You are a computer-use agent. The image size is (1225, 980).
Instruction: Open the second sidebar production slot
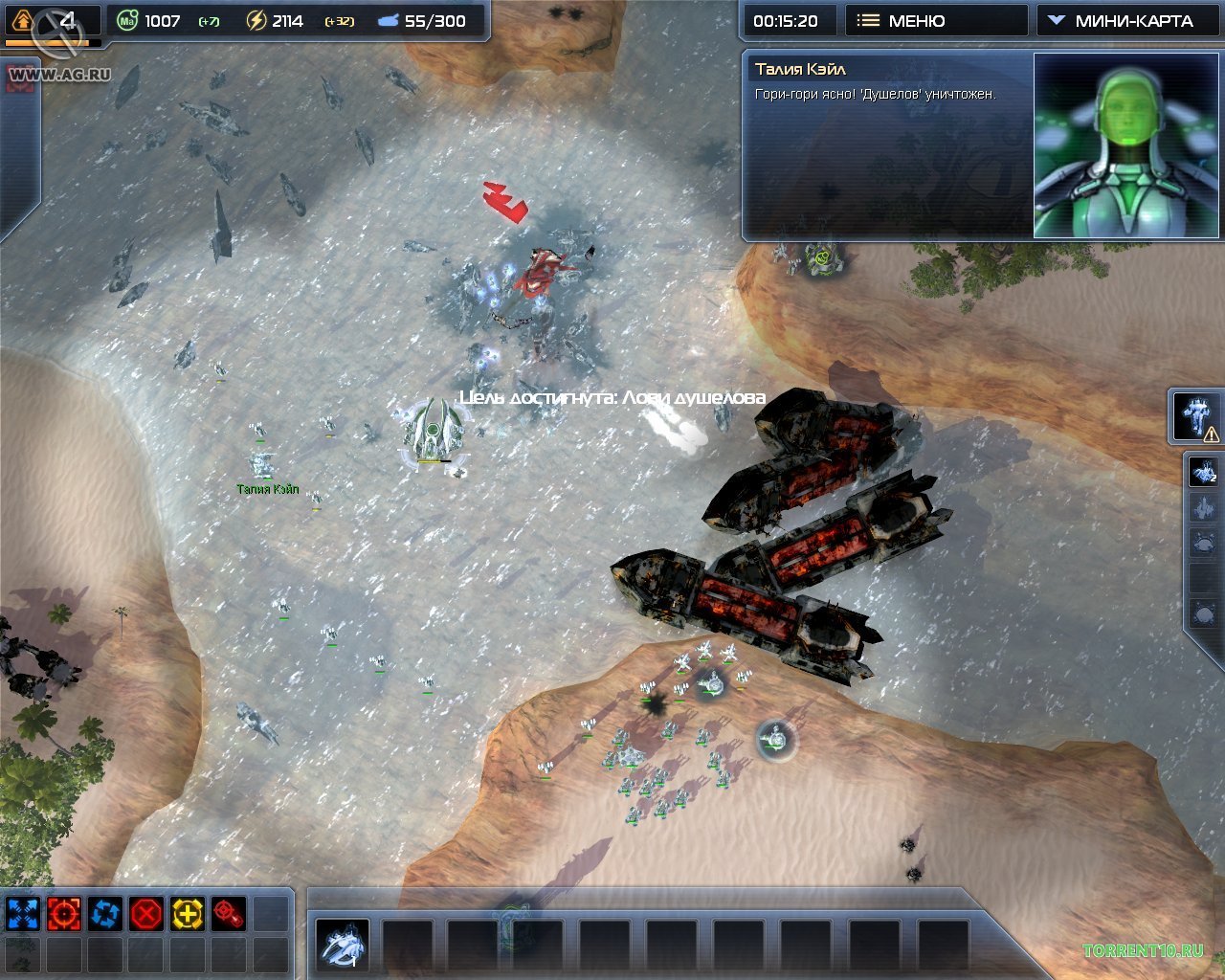[1202, 505]
